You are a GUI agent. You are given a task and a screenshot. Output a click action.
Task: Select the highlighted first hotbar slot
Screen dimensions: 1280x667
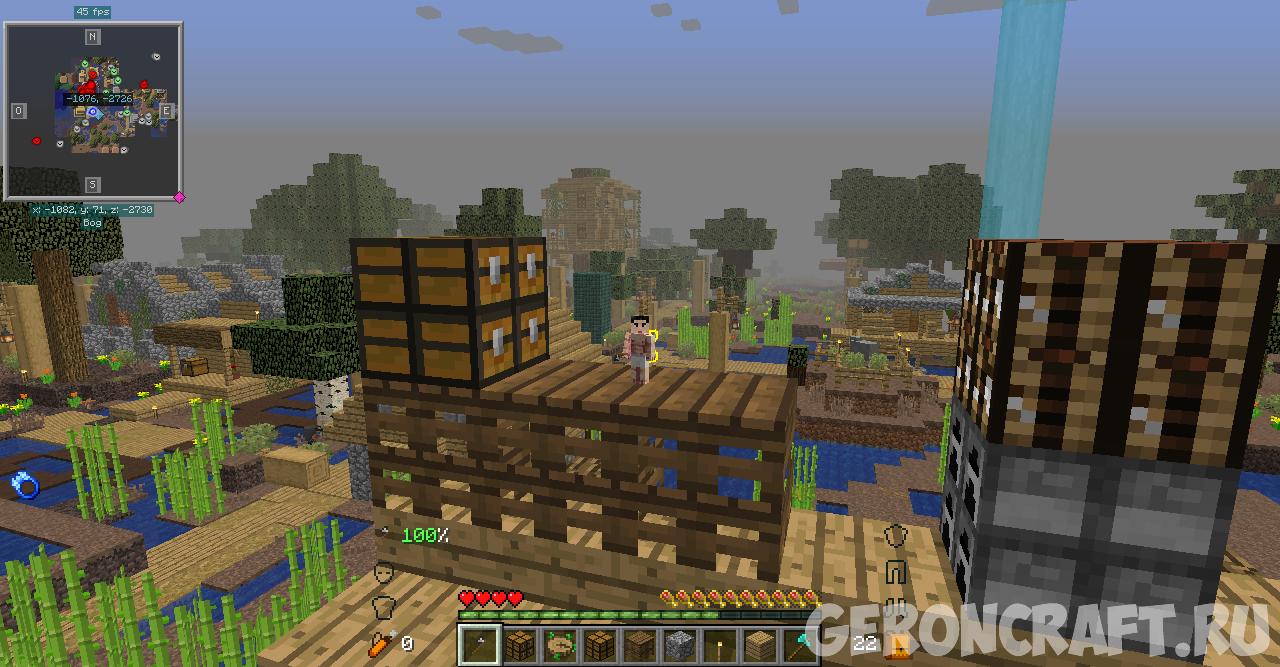click(479, 643)
